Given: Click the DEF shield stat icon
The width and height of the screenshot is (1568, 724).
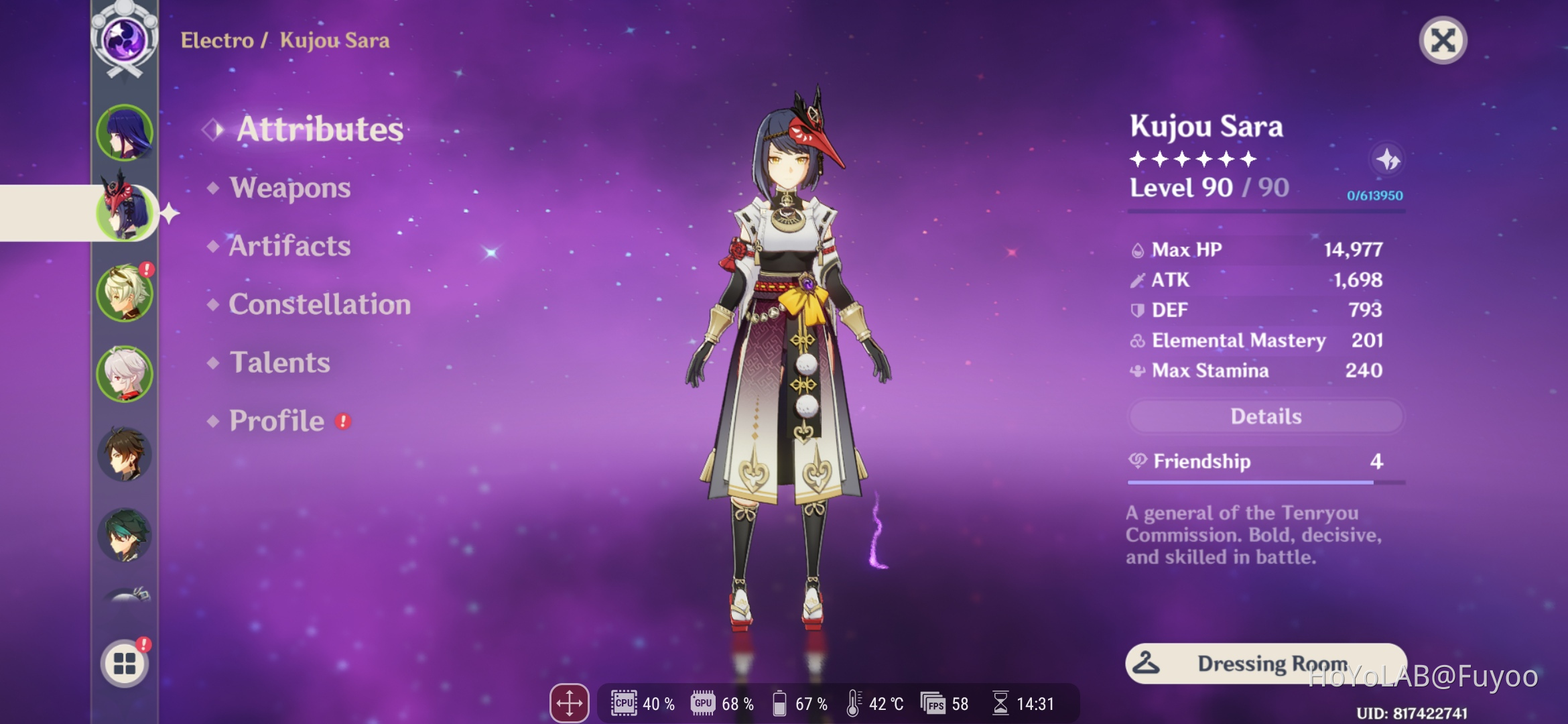Looking at the screenshot, I should 1138,310.
